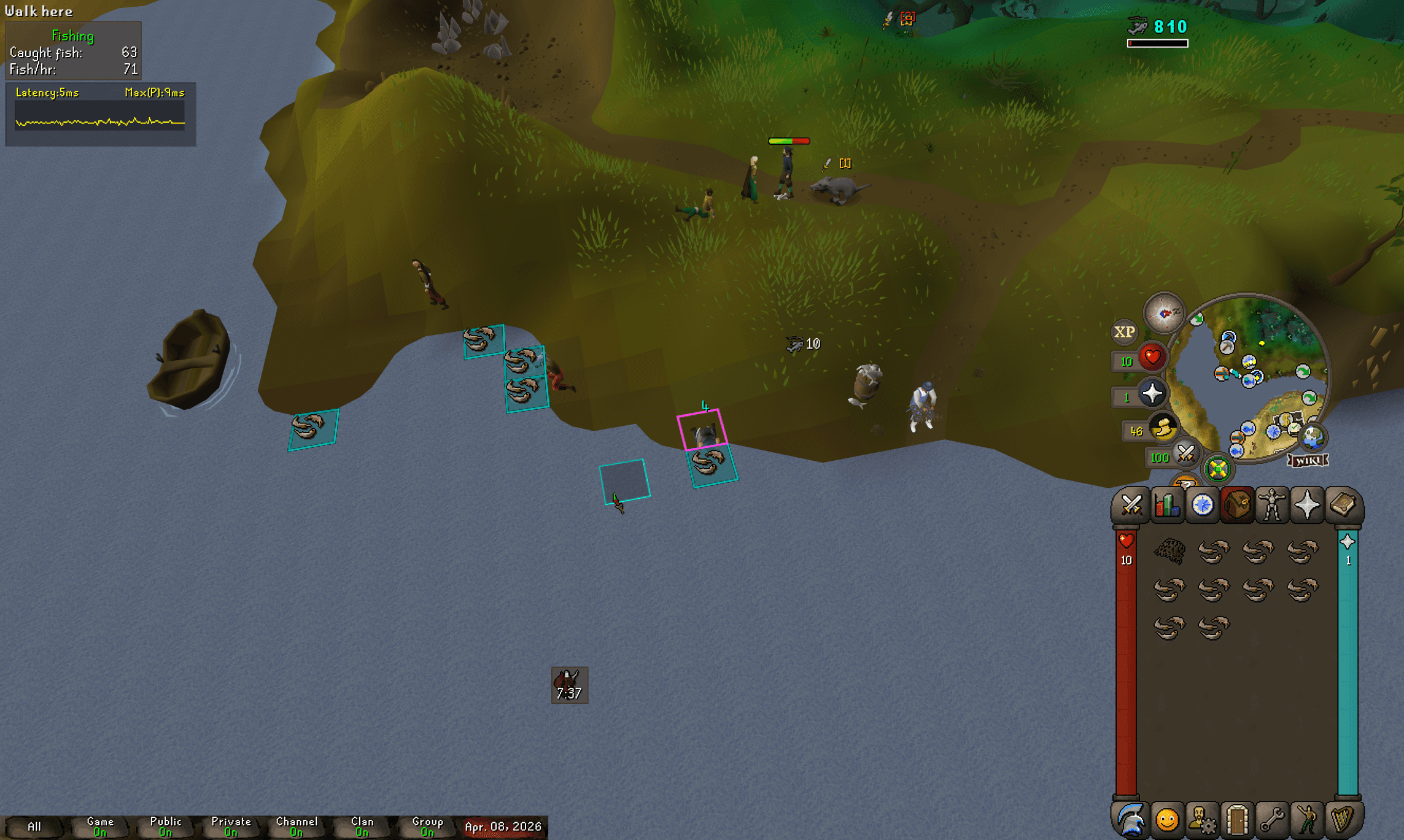This screenshot has height=840, width=1404.
Task: Click the fish counter progress bar at top right
Action: pyautogui.click(x=1159, y=44)
